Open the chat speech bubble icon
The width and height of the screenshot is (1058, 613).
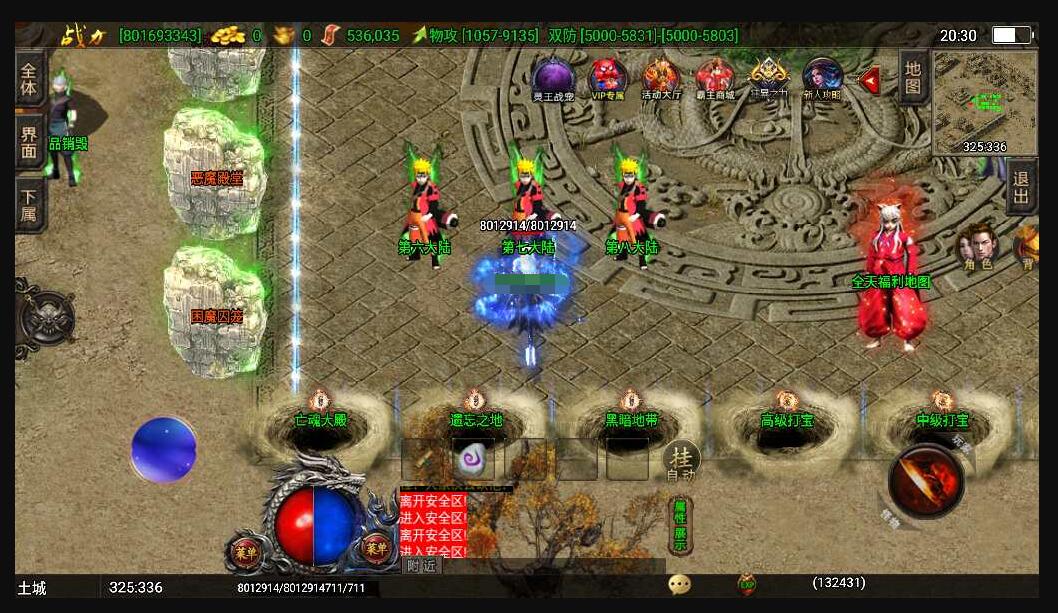680,584
